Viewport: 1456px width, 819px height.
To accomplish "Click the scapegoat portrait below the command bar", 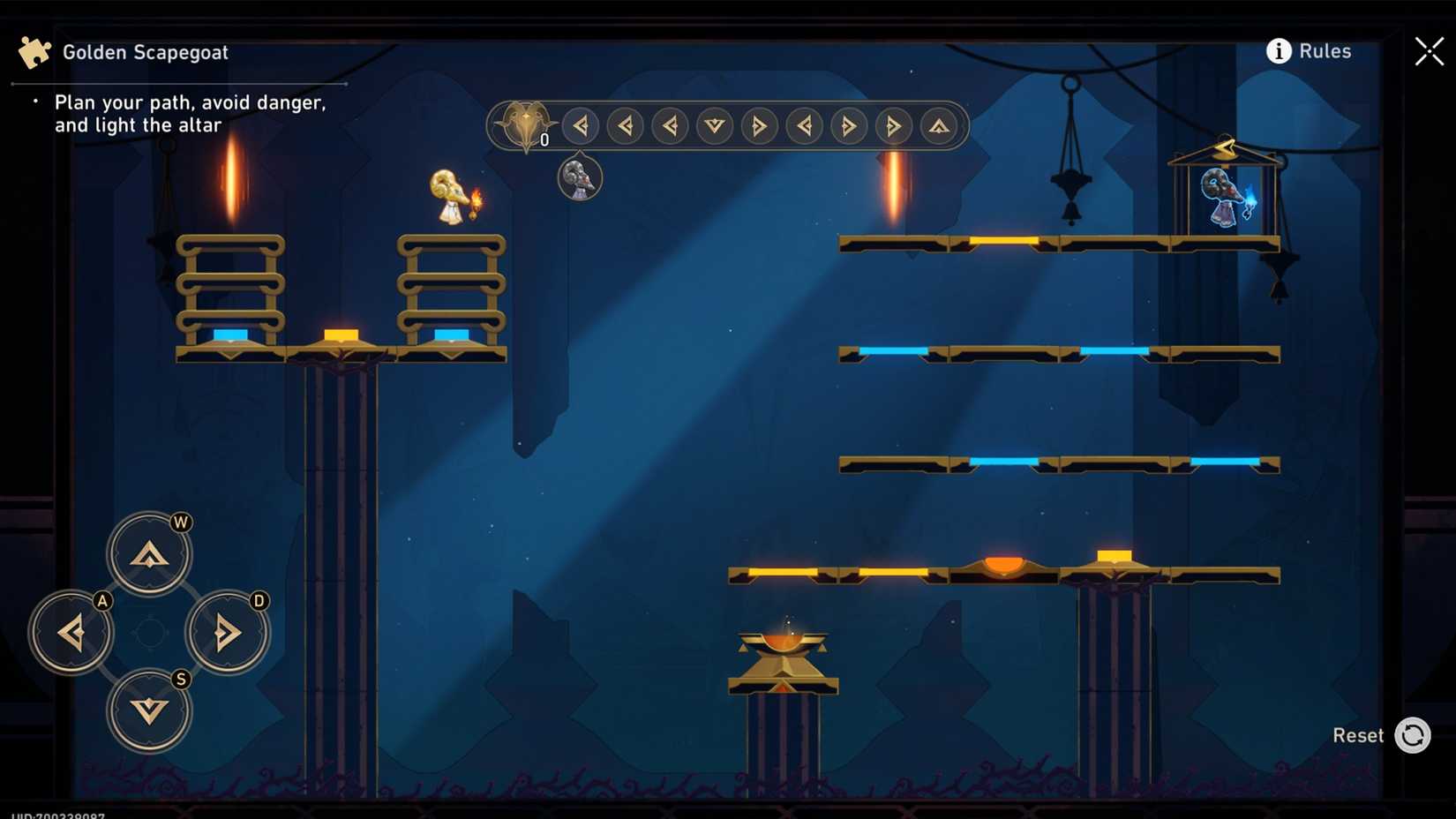I will [580, 177].
